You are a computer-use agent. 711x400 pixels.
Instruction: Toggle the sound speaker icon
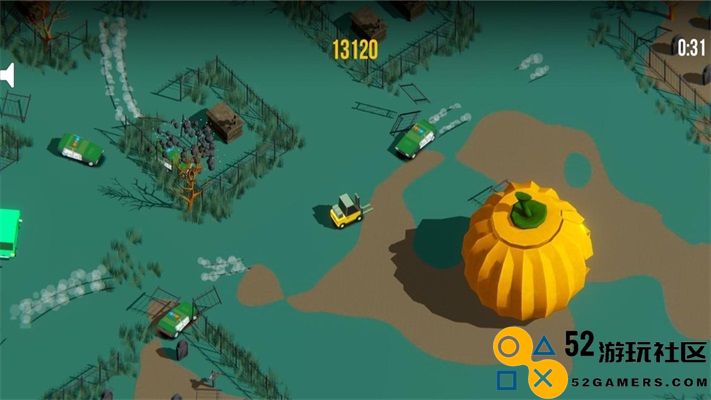[x=6, y=75]
